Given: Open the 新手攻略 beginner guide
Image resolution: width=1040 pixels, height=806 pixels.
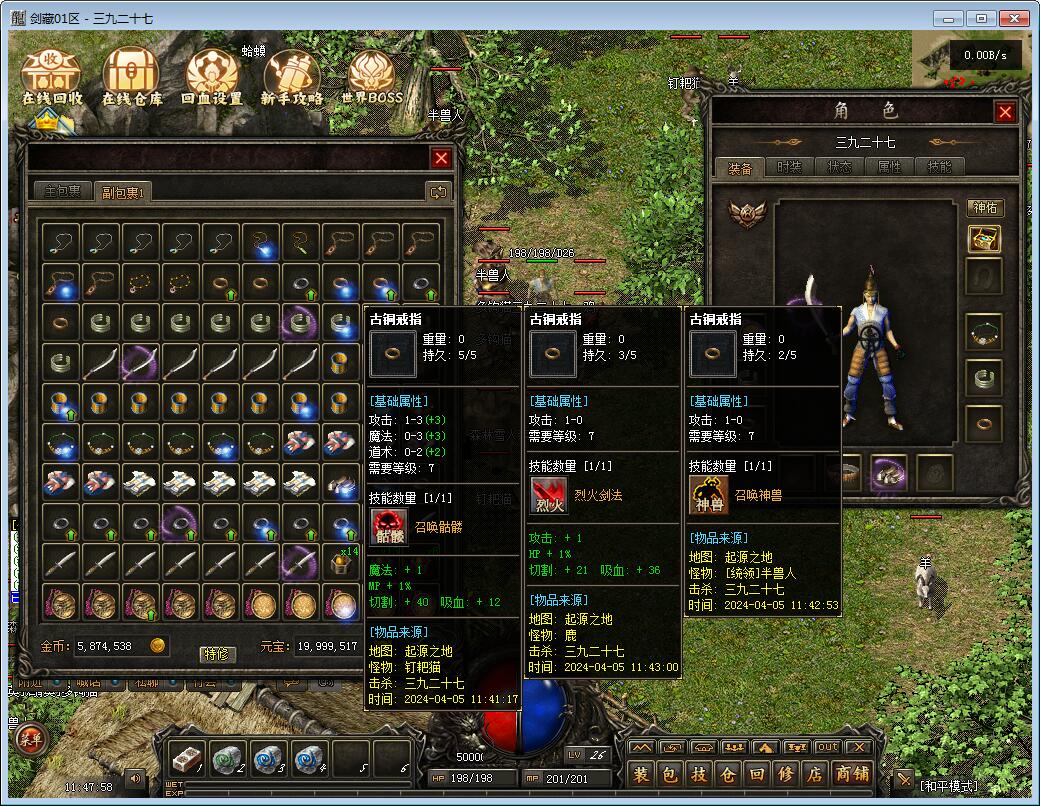Looking at the screenshot, I should tap(291, 78).
